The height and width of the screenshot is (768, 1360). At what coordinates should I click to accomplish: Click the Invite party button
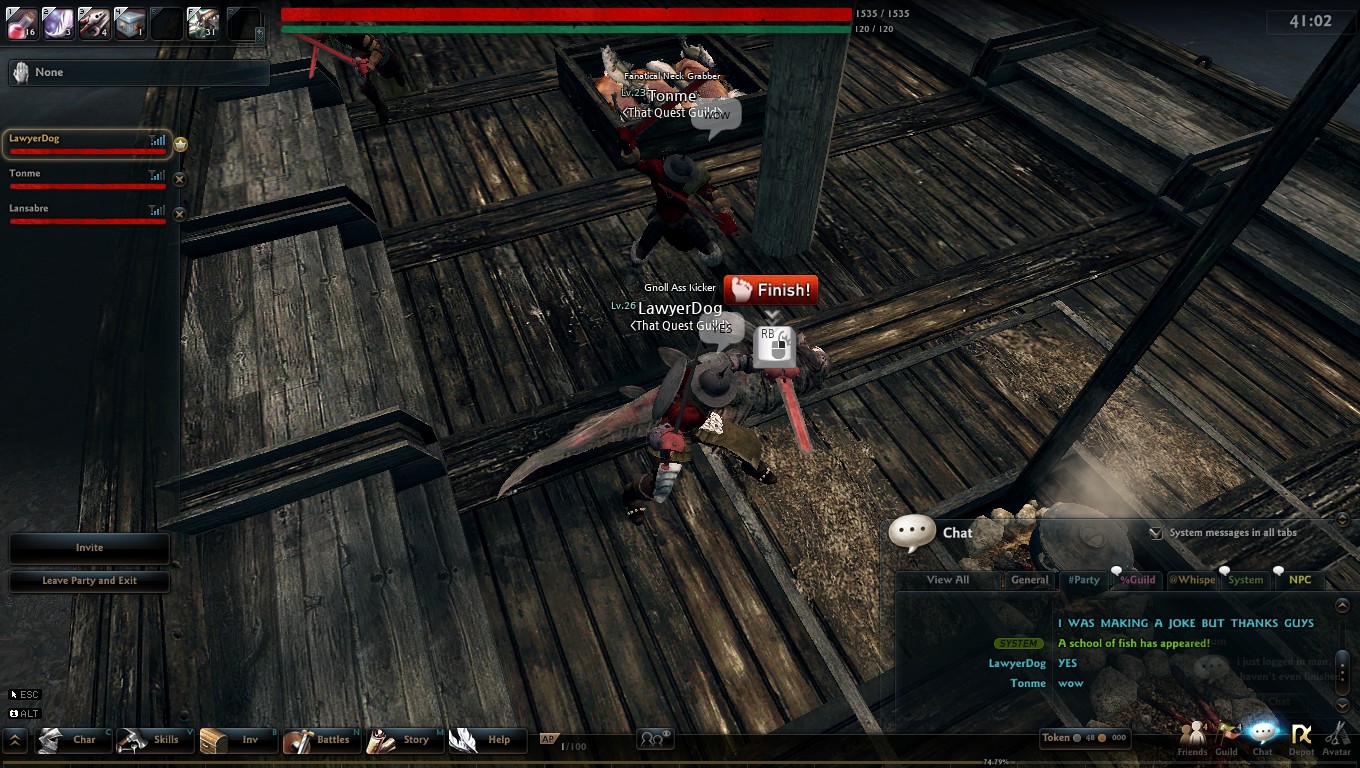pos(89,548)
